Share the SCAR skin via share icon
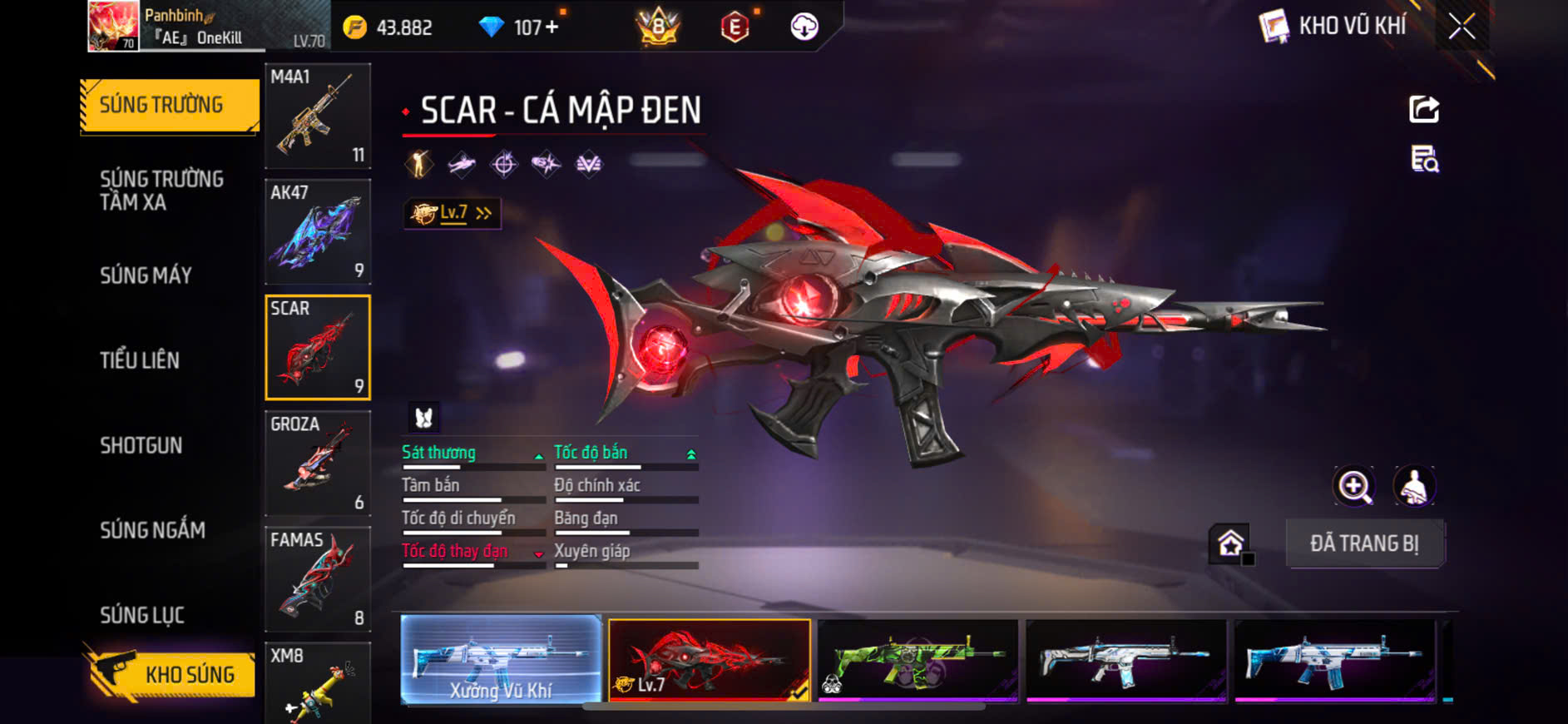Viewport: 1568px width, 724px height. pyautogui.click(x=1424, y=109)
